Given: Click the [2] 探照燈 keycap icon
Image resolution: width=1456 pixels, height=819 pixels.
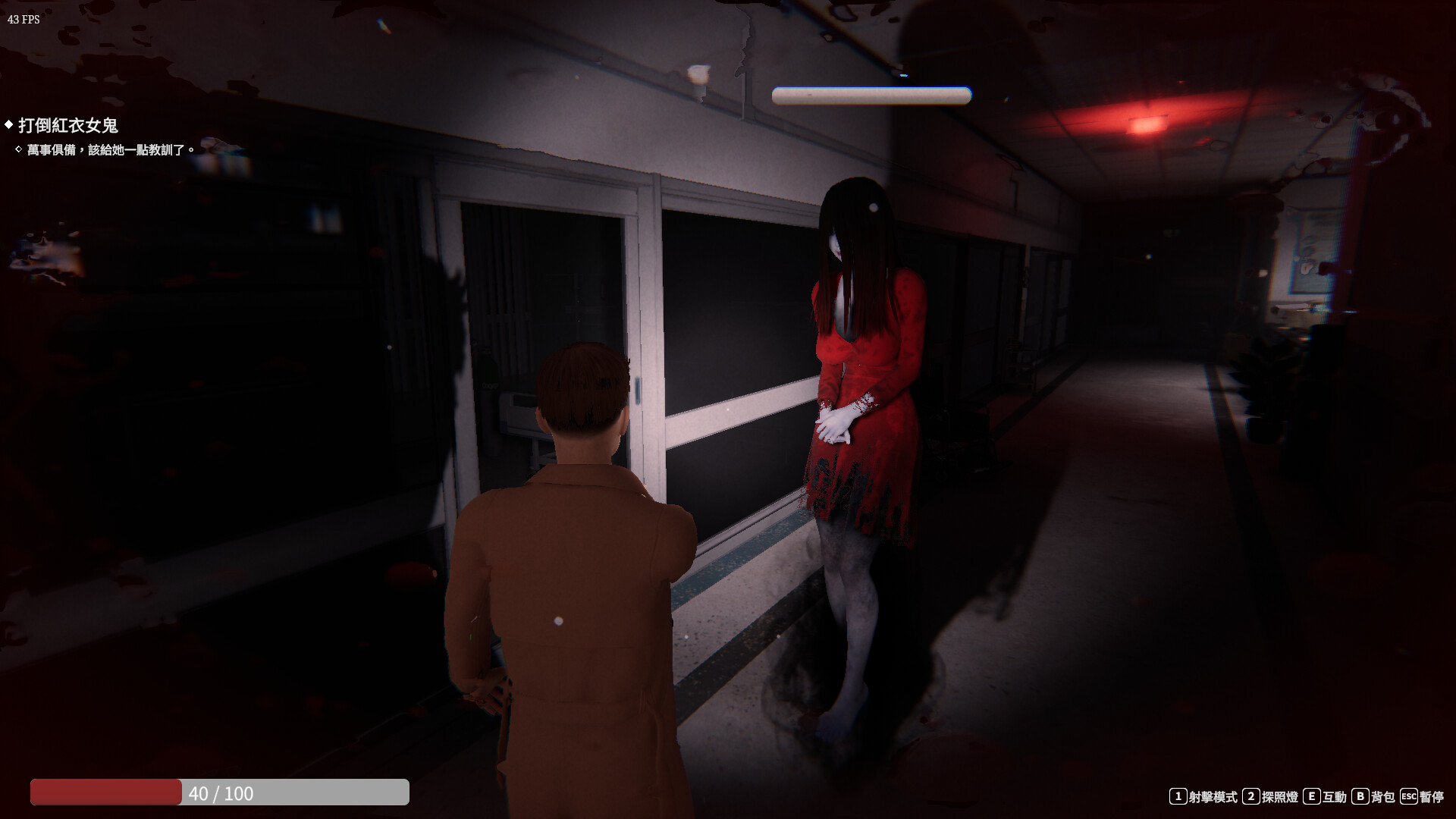Looking at the screenshot, I should coord(1251,796).
